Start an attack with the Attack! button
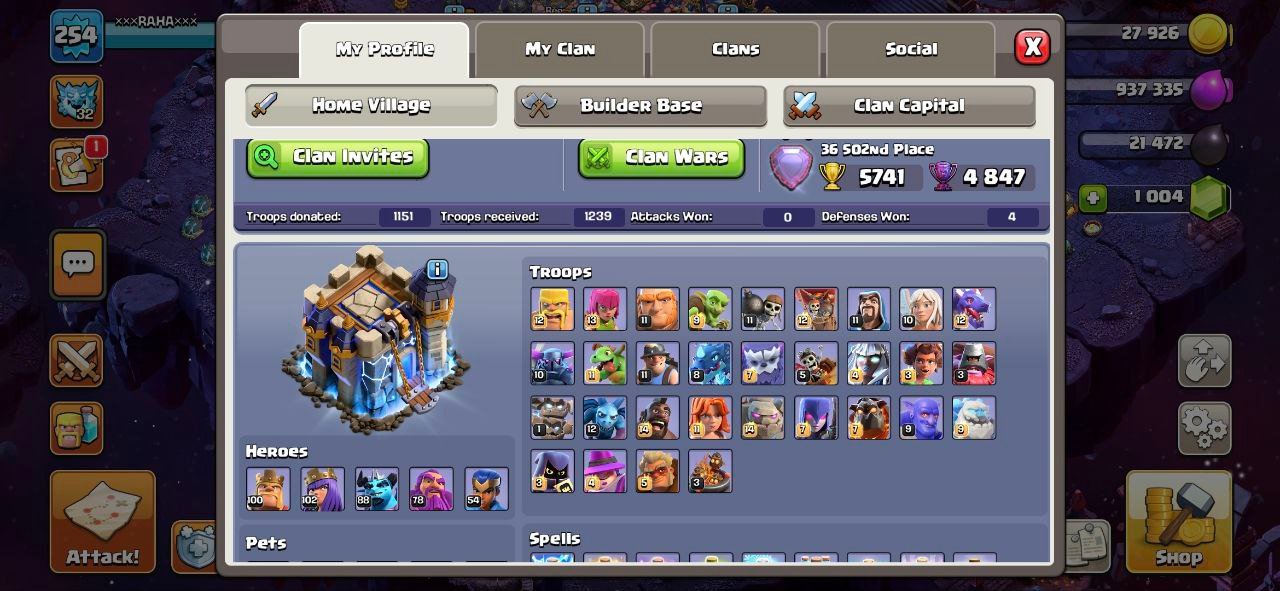Viewport: 1280px width, 591px height. pyautogui.click(x=102, y=522)
